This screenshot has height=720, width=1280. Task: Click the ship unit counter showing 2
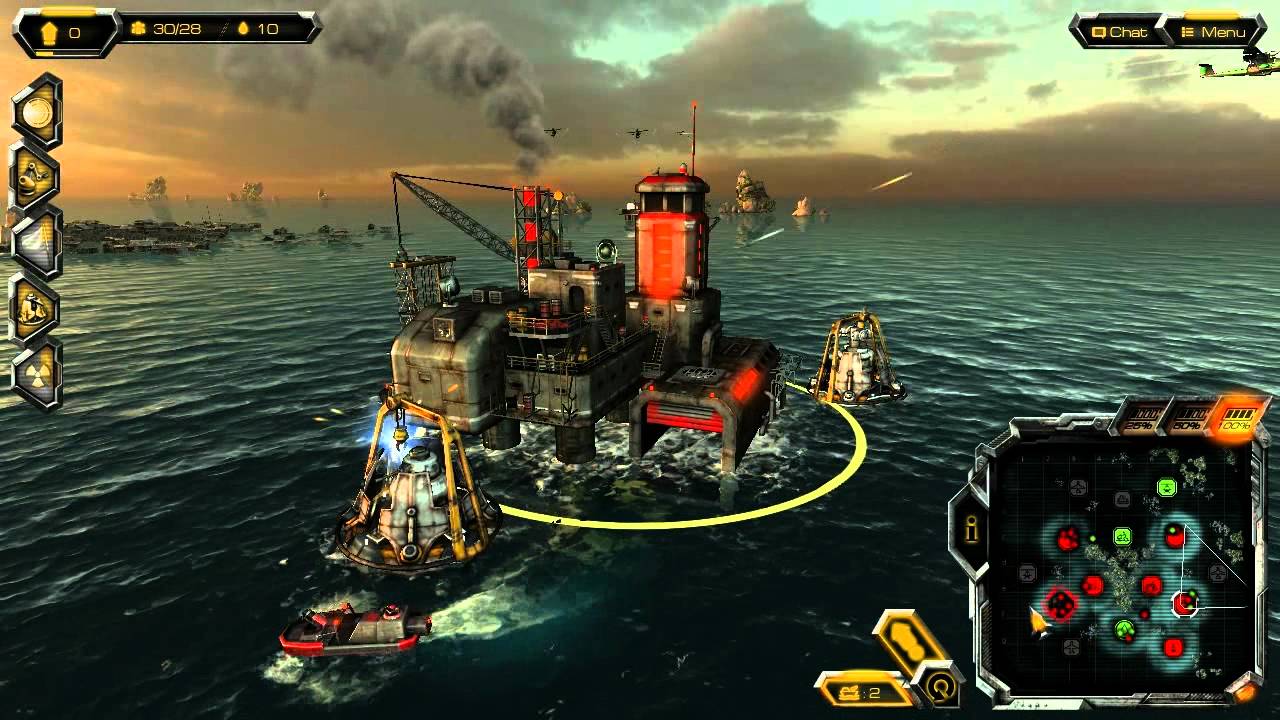pyautogui.click(x=860, y=691)
